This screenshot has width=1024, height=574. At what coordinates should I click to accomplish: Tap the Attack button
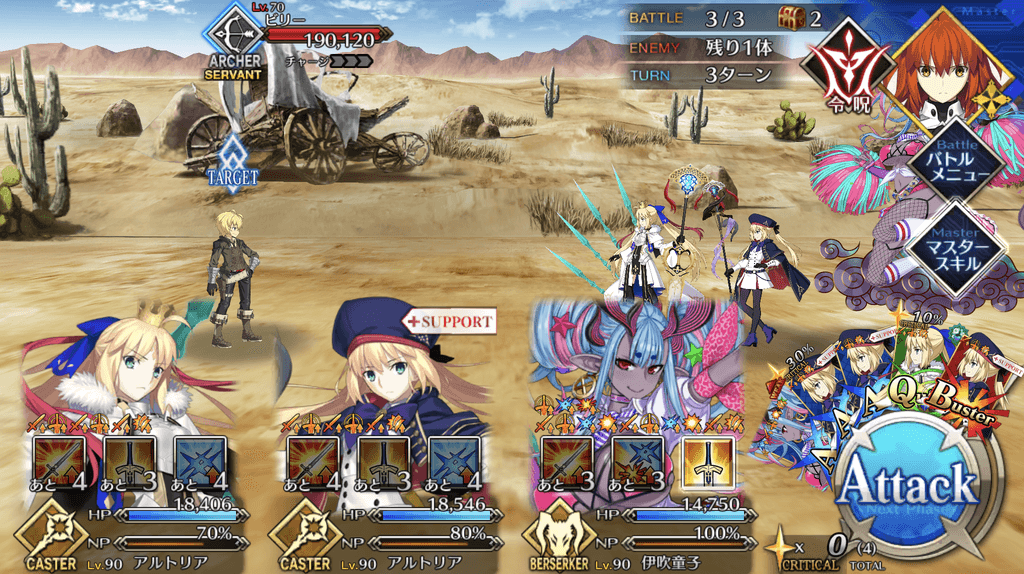point(907,487)
